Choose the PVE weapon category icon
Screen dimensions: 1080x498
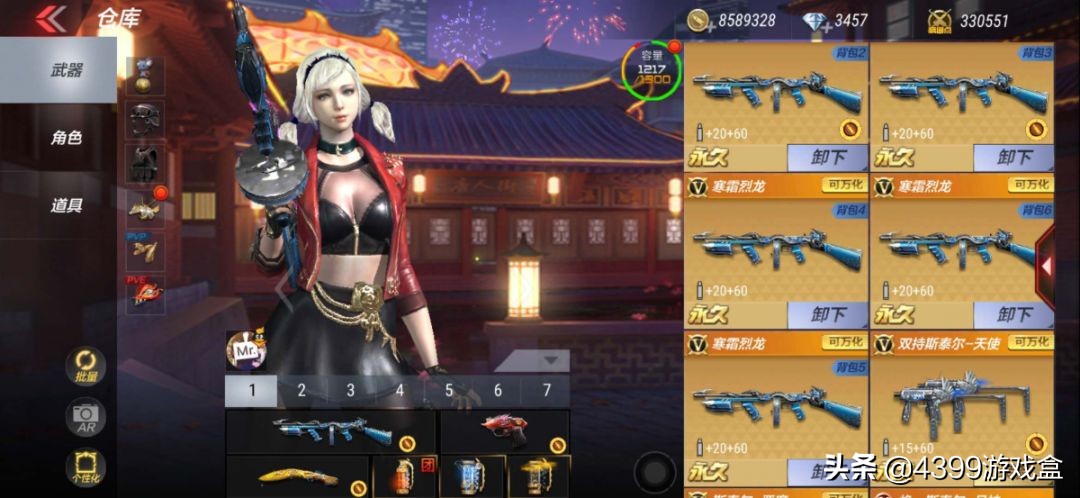(x=144, y=293)
